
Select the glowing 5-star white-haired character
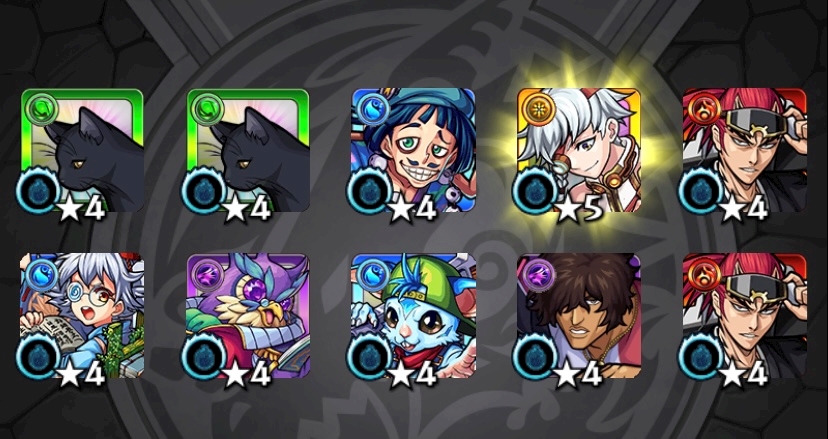click(578, 151)
